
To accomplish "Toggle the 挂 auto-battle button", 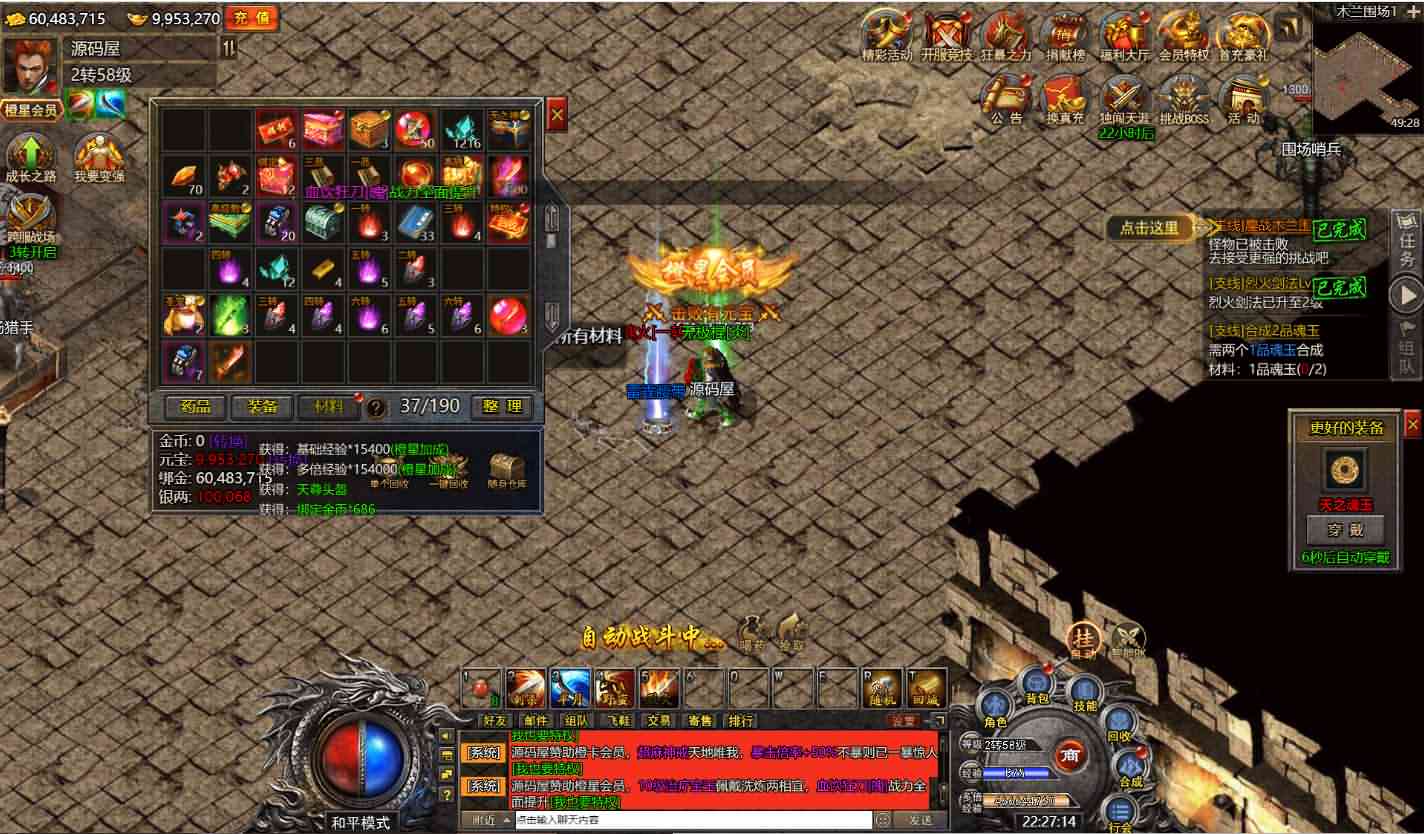I will [x=1082, y=640].
